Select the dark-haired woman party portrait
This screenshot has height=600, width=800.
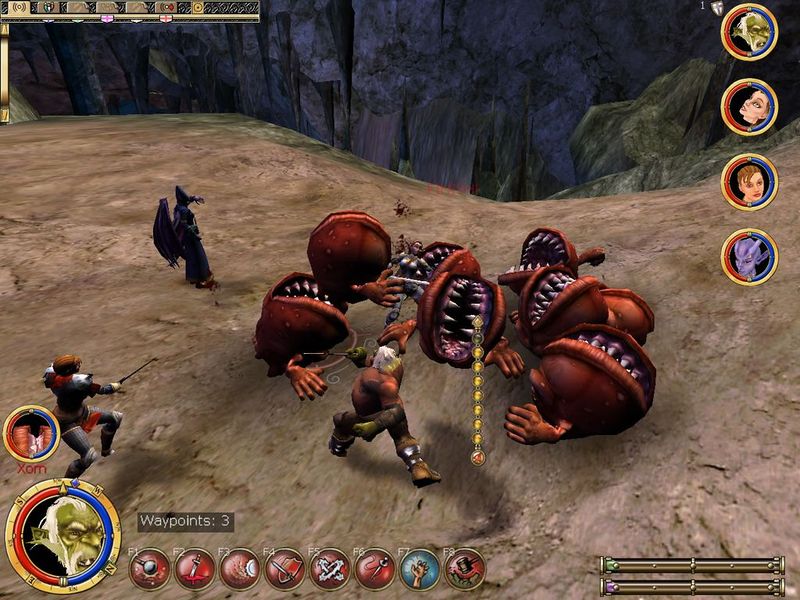coord(749,106)
